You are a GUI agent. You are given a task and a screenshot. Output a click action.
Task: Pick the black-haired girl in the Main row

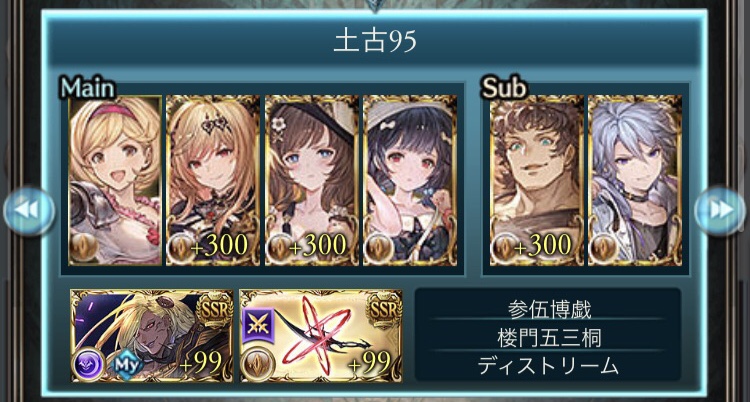pyautogui.click(x=409, y=181)
